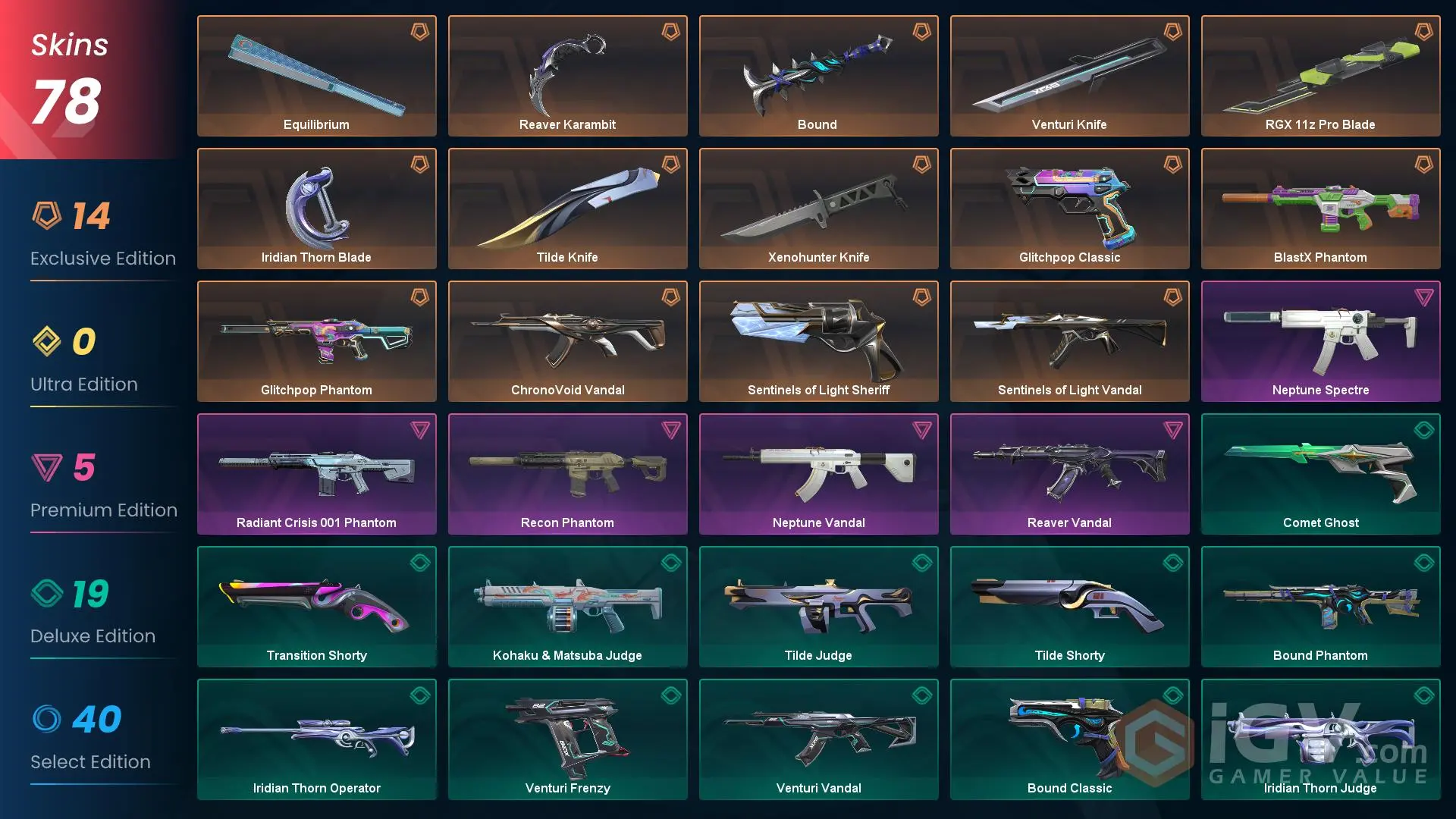Click the Exclusive badge on the BlastX Phantom card
The image size is (1456, 819).
[x=1427, y=165]
